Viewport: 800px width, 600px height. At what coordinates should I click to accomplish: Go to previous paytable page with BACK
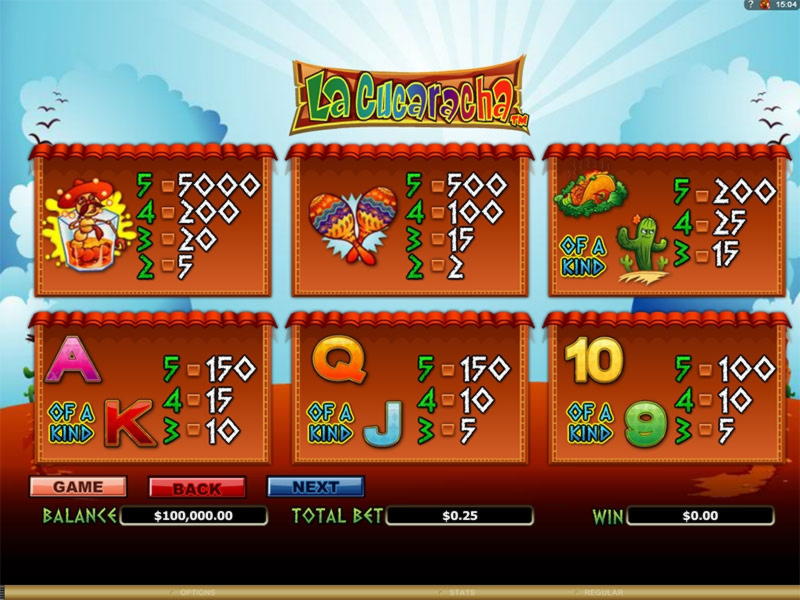[197, 488]
